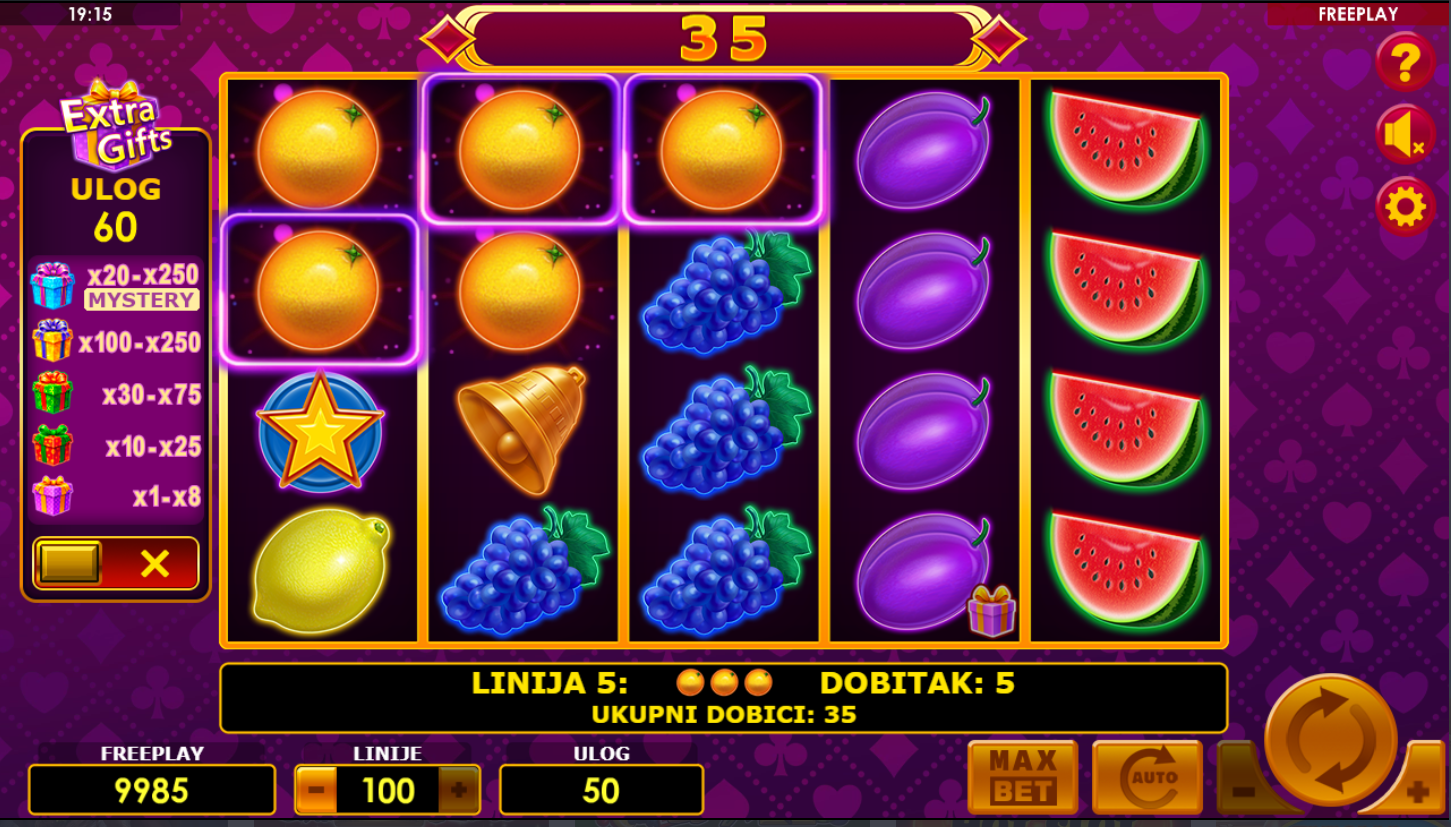
Task: Click the MAX BET button
Action: click(1022, 778)
